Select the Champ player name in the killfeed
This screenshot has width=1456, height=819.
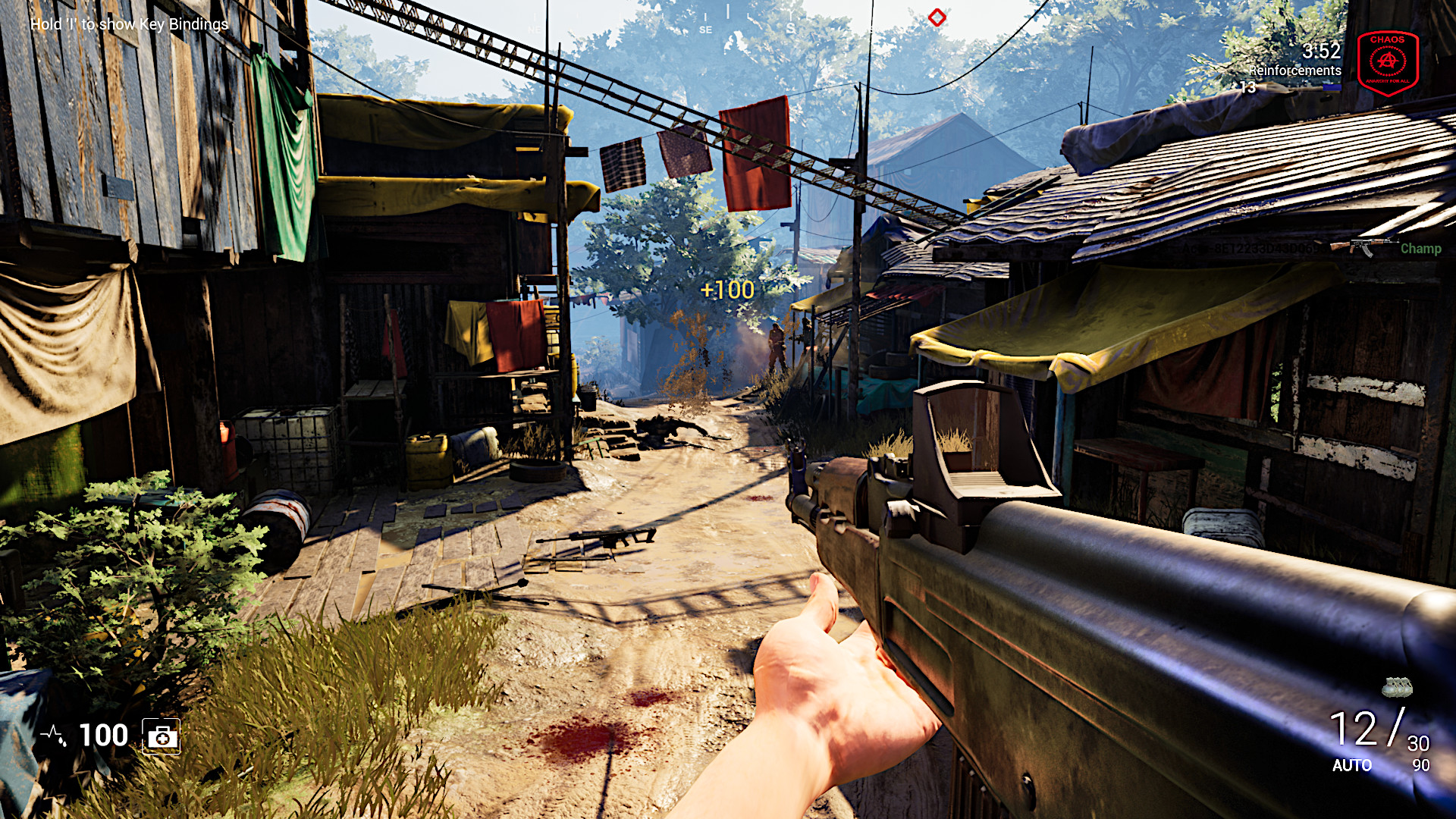point(1421,248)
